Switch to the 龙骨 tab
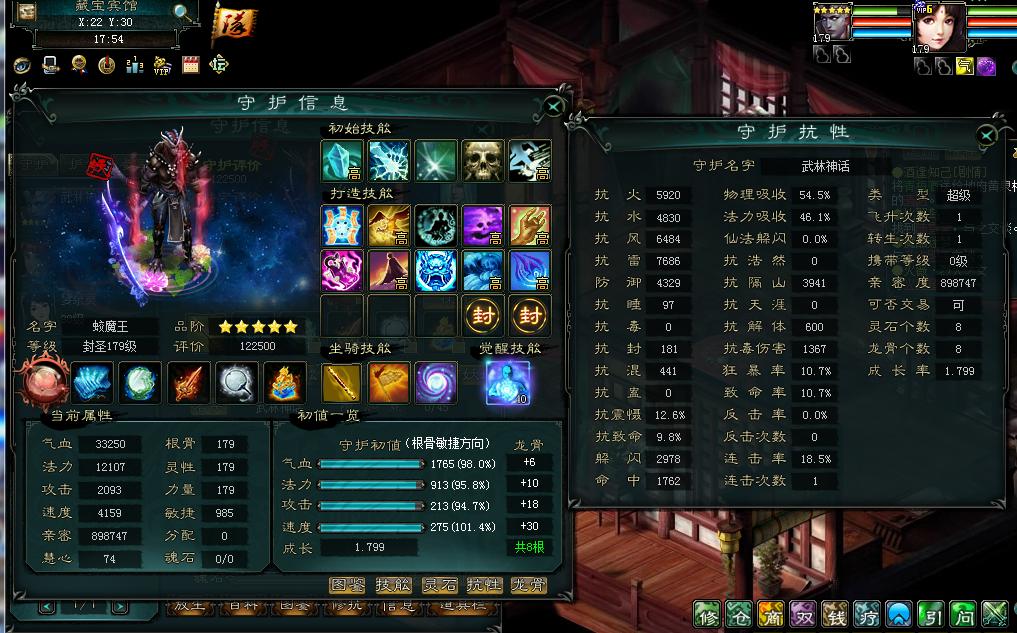 pos(530,585)
